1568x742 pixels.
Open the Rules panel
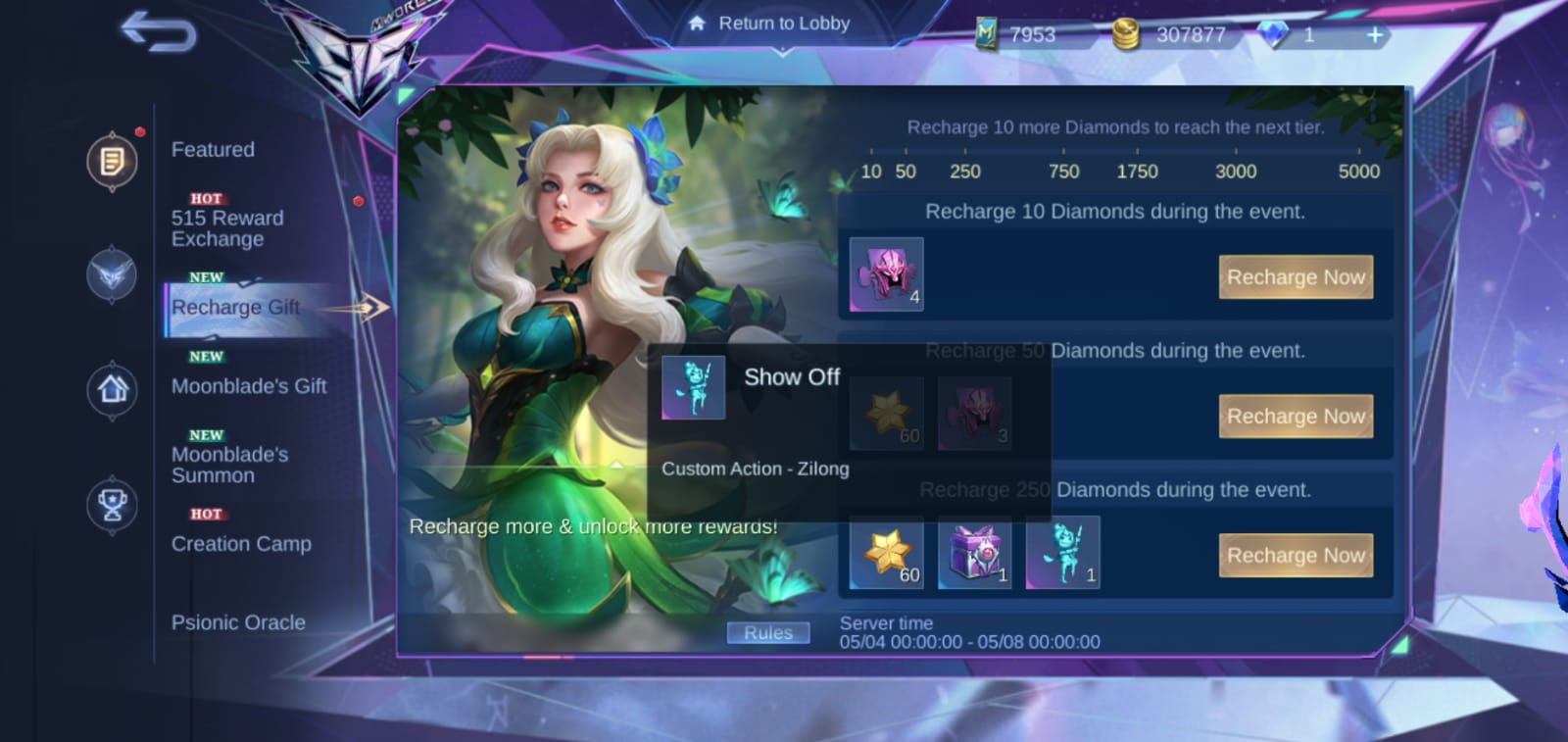768,632
